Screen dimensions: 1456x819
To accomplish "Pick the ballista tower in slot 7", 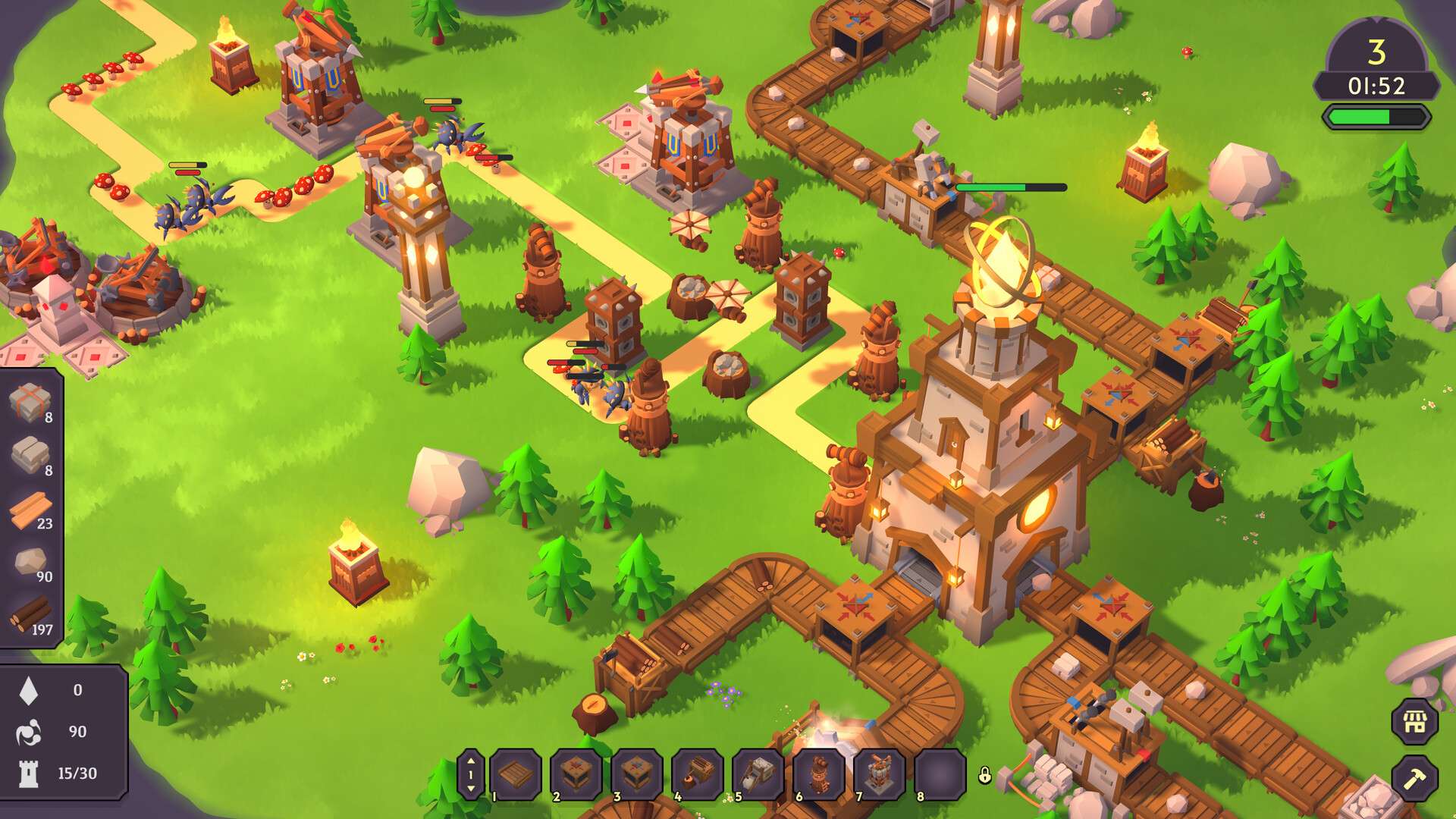I will point(880,774).
